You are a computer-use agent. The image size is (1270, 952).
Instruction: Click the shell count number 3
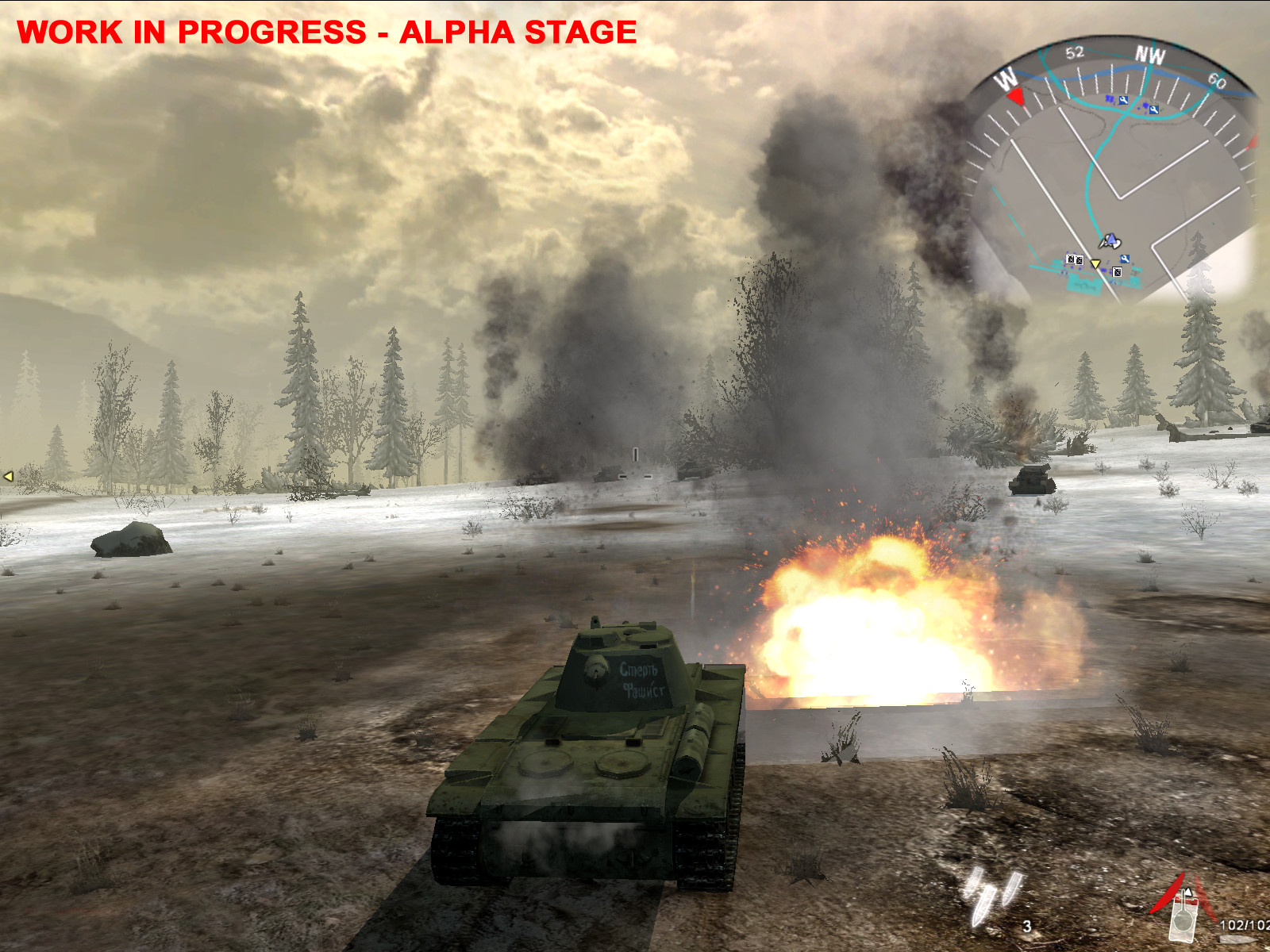click(x=1027, y=926)
